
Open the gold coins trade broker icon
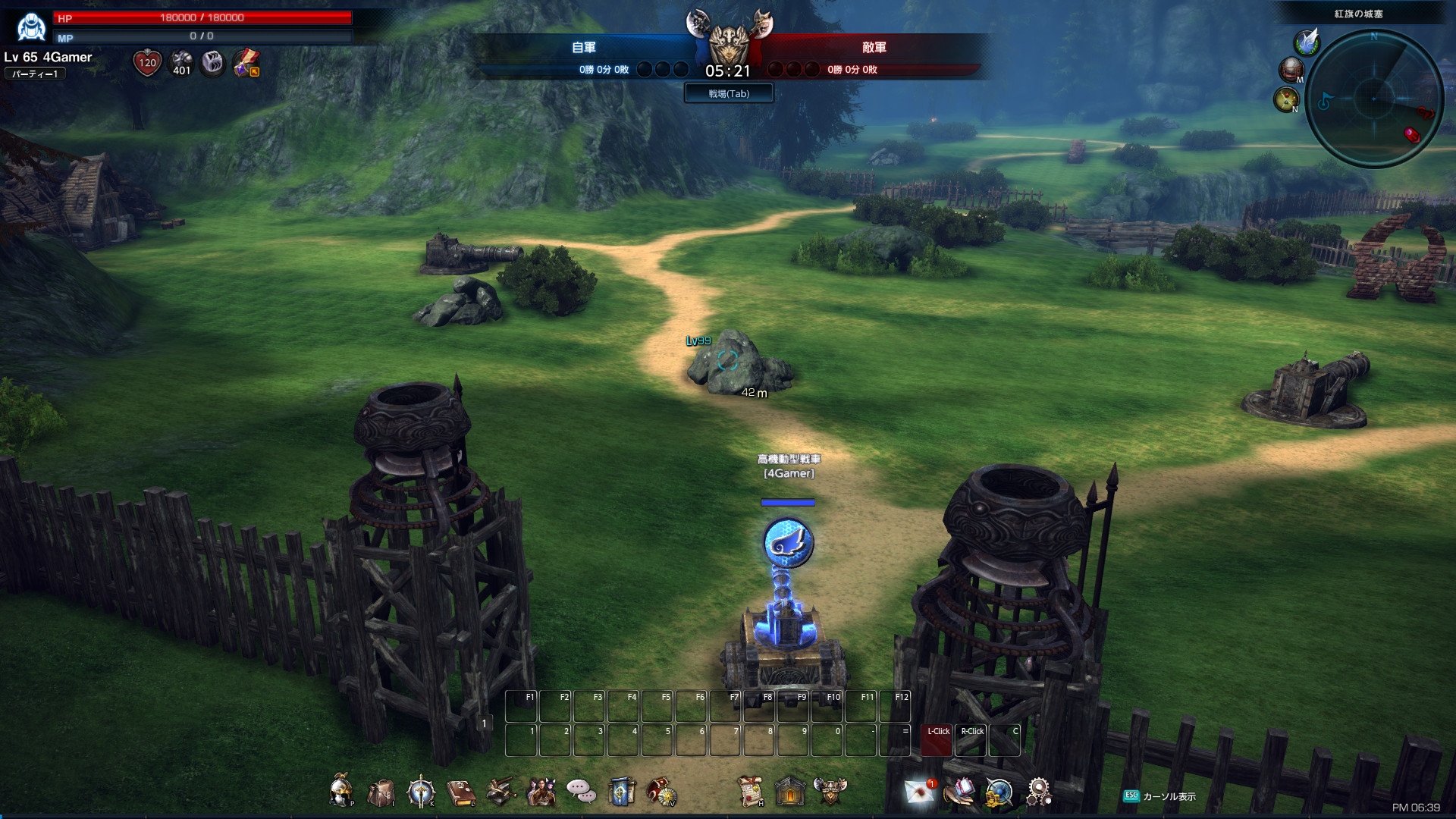click(x=999, y=793)
